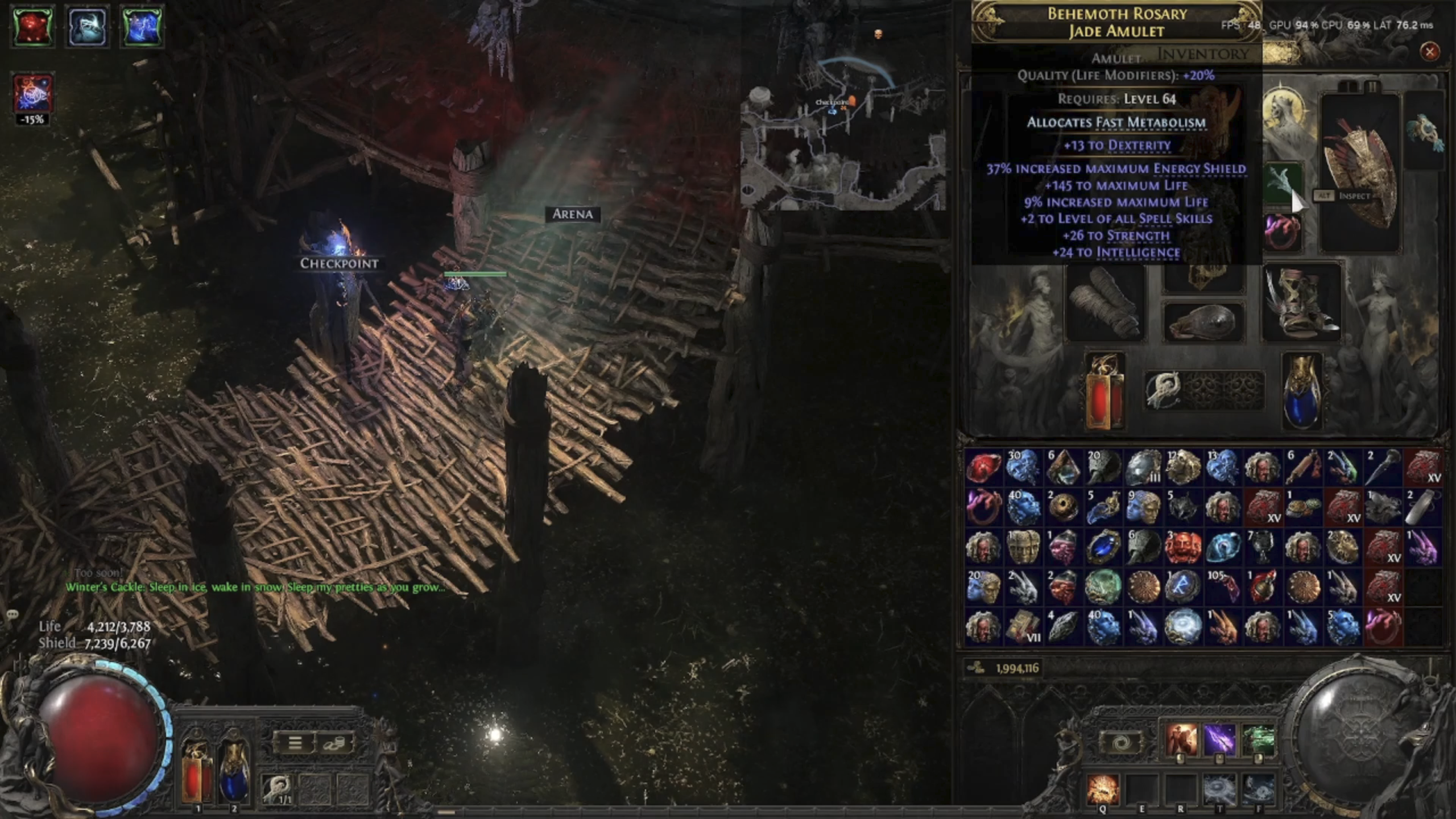Click the equipped shield to inspect it

1359,171
